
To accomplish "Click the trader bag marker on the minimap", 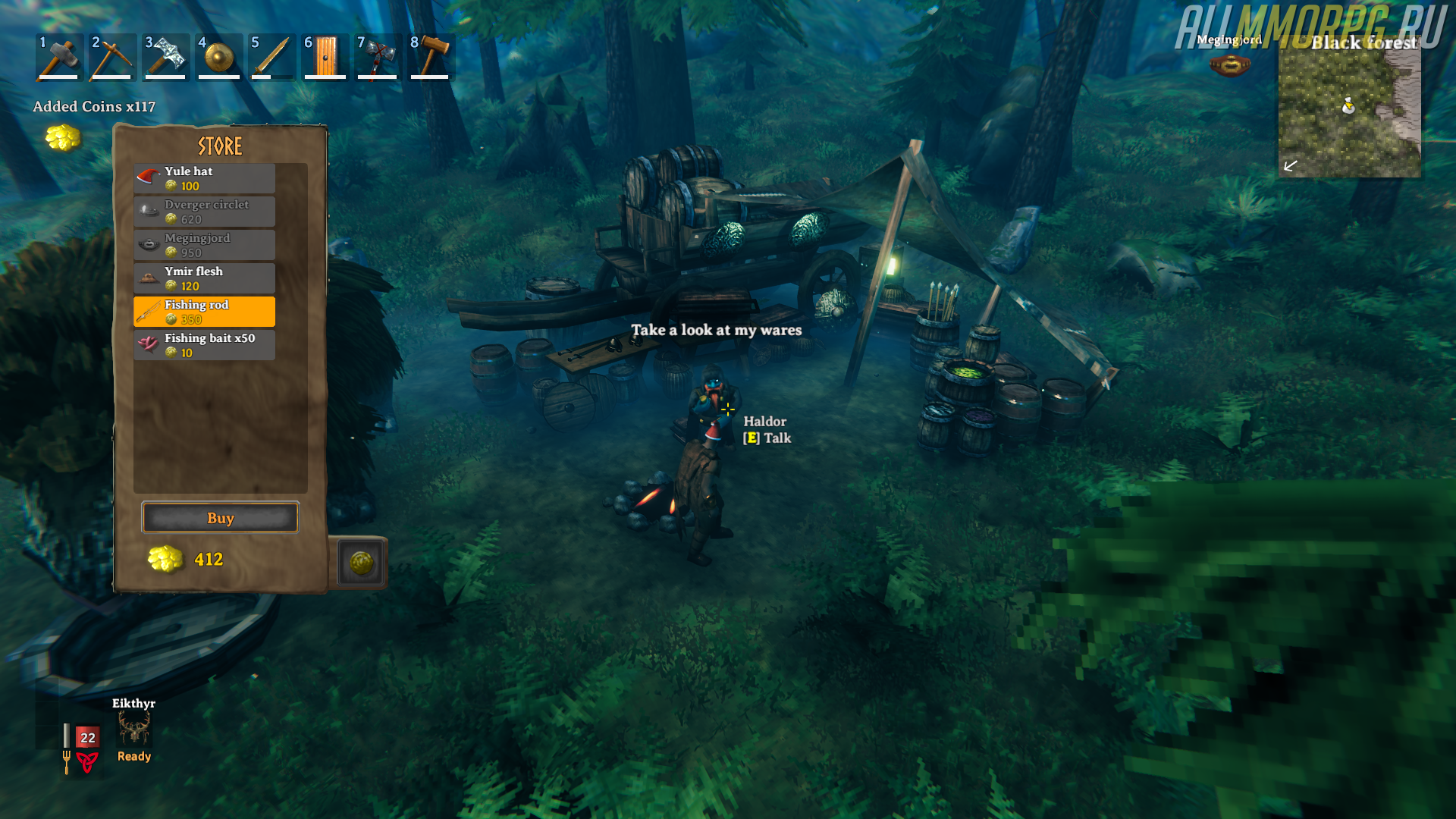I will coord(1348,105).
